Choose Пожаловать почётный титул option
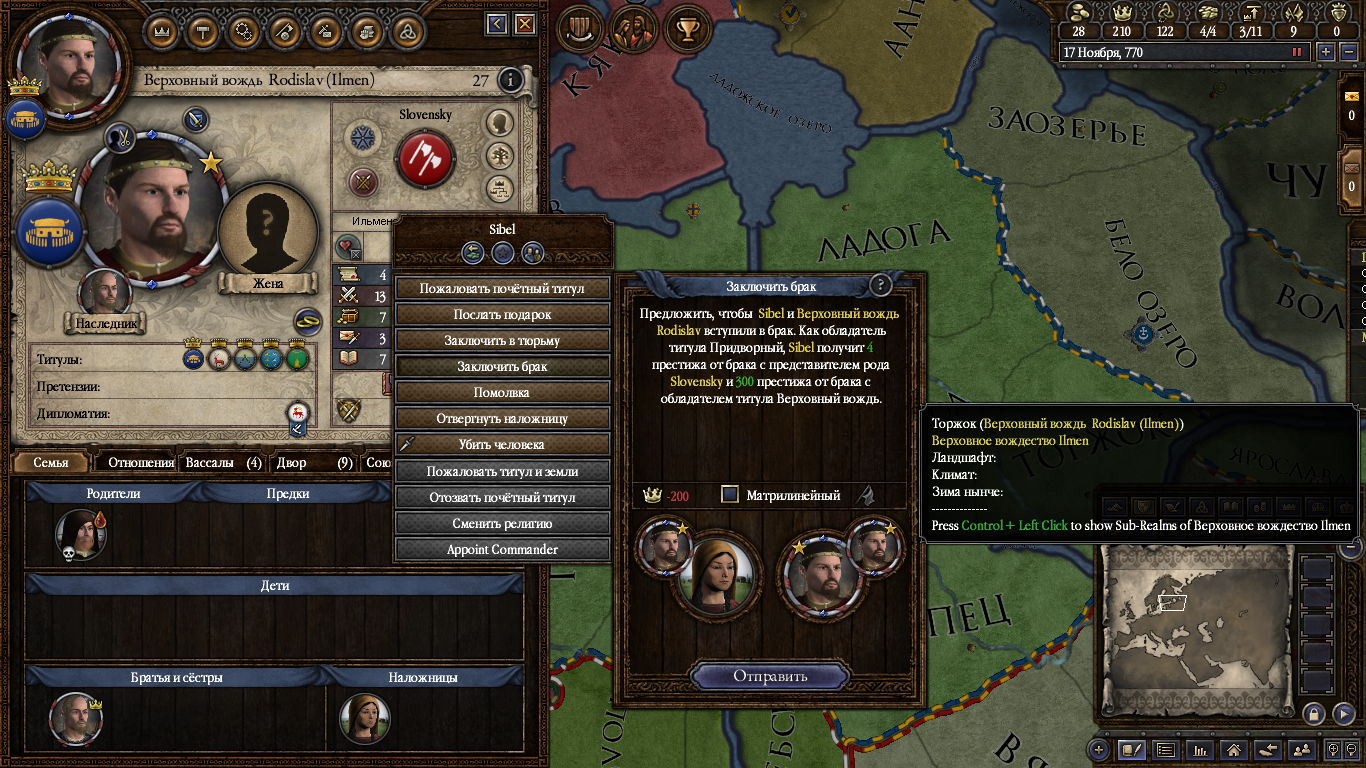The image size is (1366, 768). click(x=502, y=288)
